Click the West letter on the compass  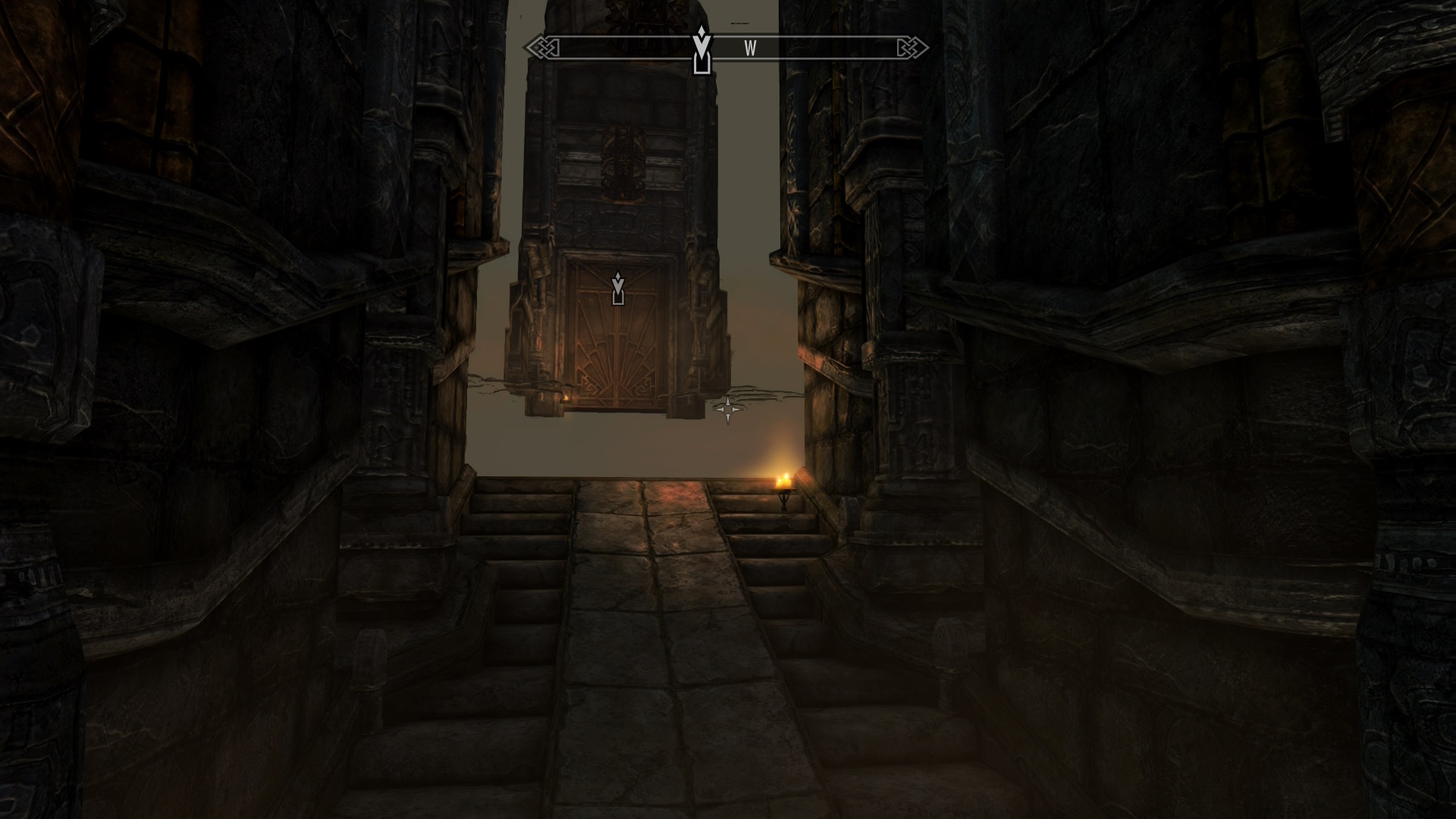point(750,49)
